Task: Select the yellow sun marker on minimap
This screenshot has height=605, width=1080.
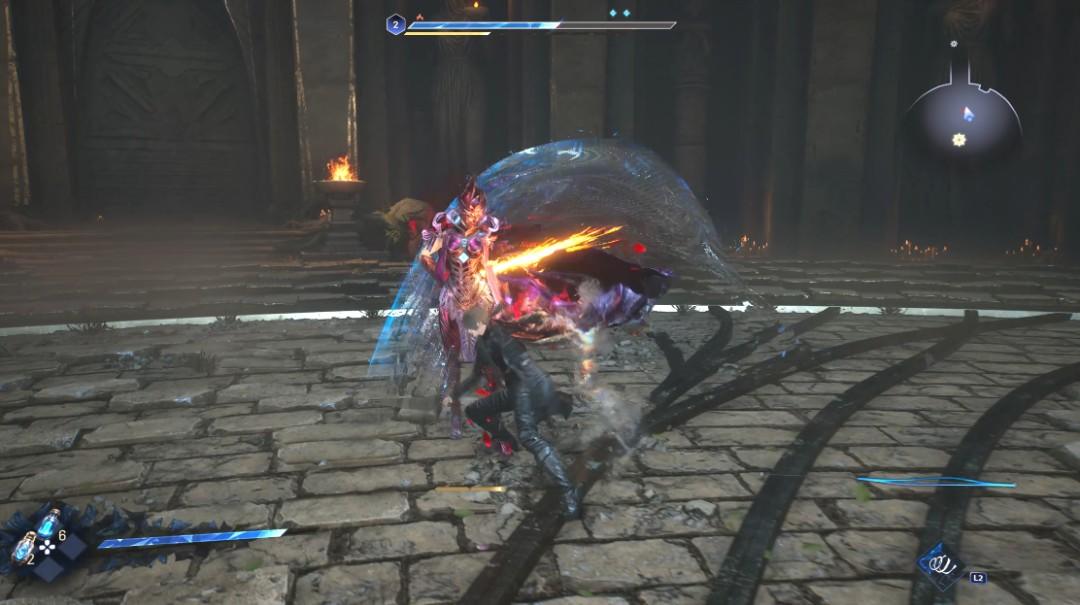Action: click(x=959, y=140)
